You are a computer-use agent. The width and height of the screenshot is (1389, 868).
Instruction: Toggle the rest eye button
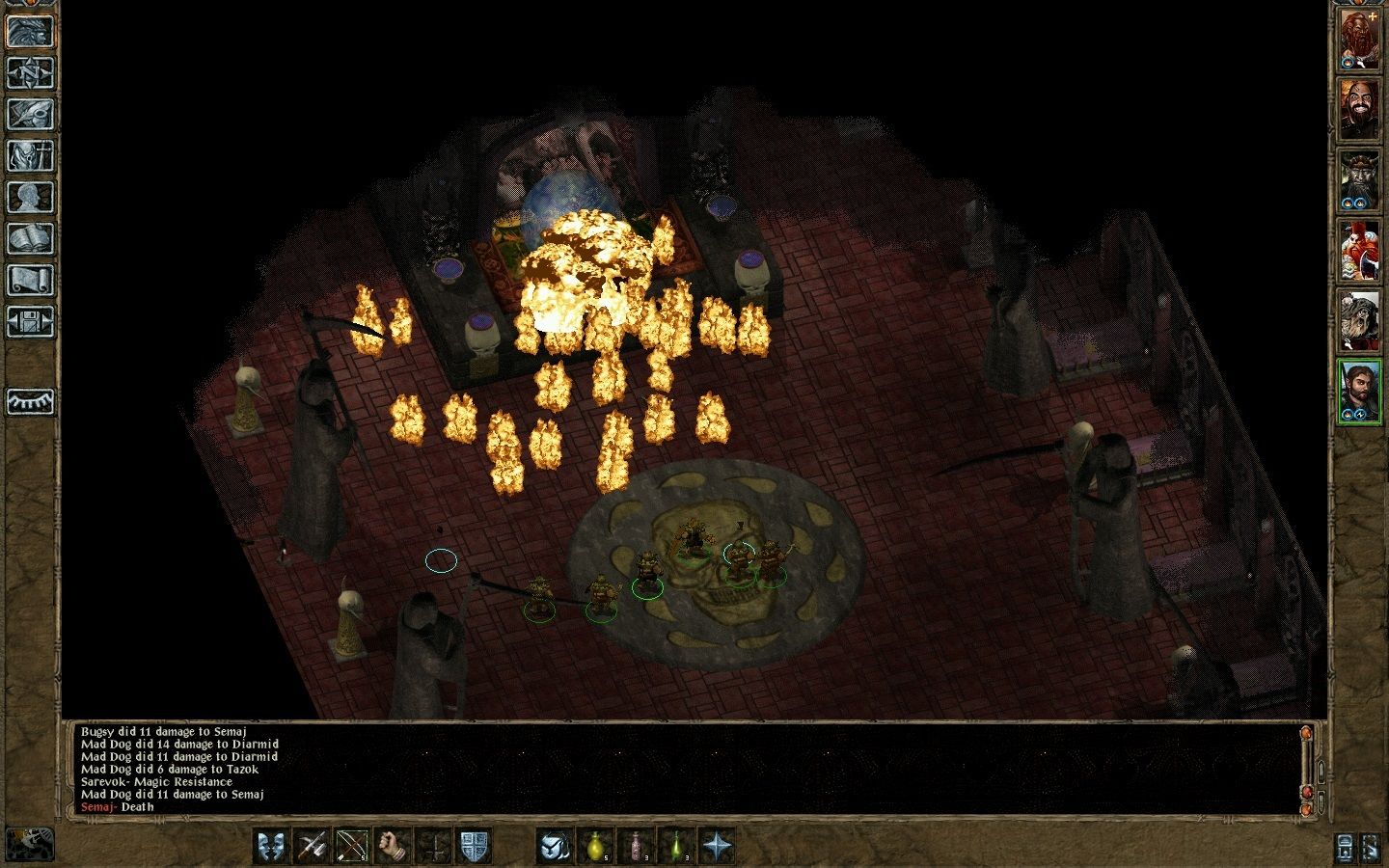pos(30,400)
